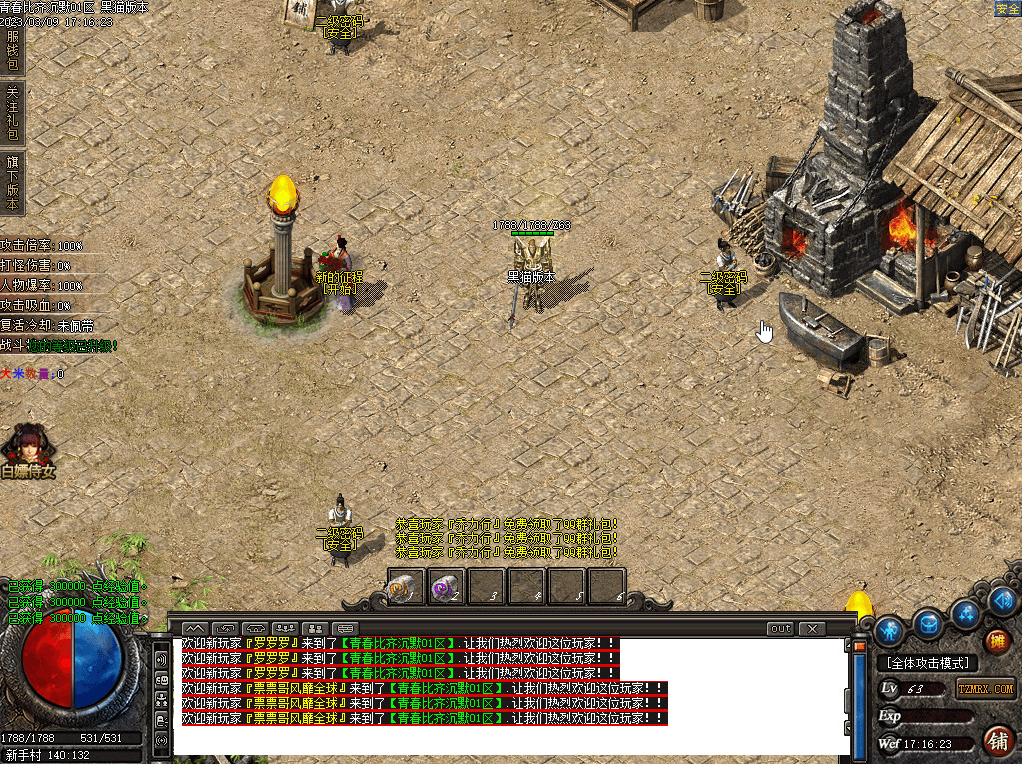
Task: Visit the TZMRX.COM link button
Action: coord(986,688)
